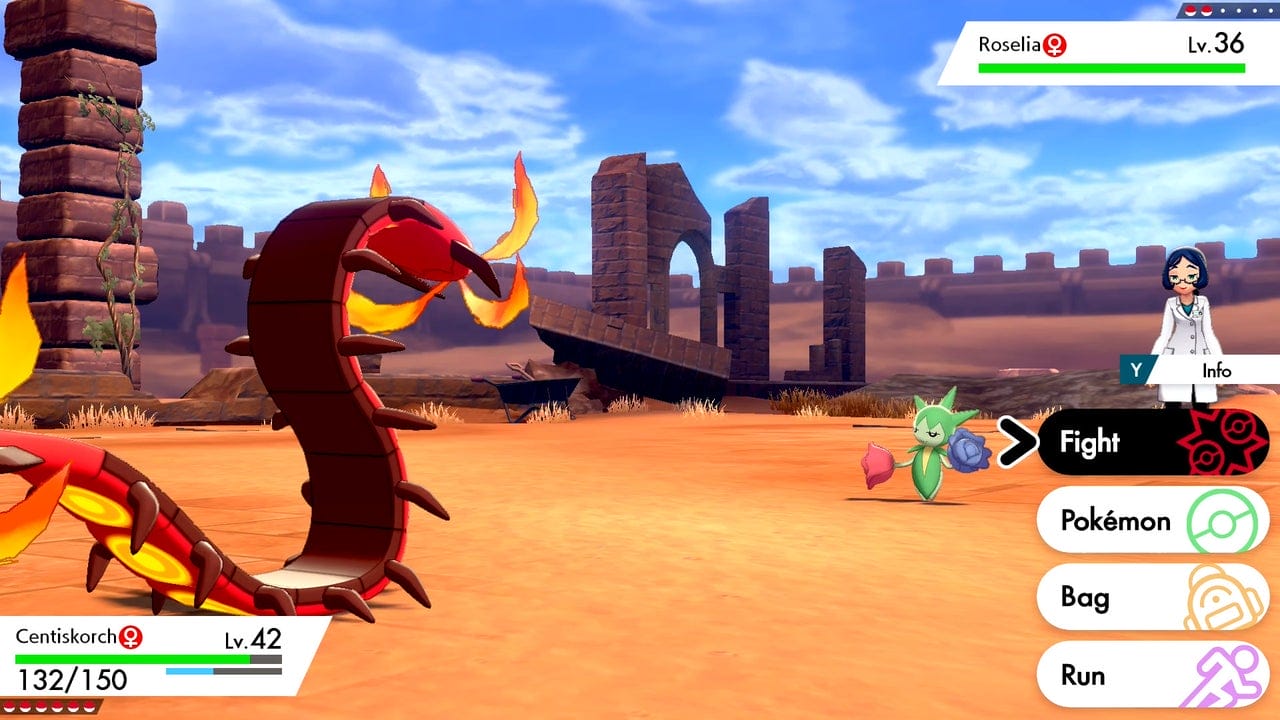
Task: Show battle Info panel
Action: (x=1200, y=370)
